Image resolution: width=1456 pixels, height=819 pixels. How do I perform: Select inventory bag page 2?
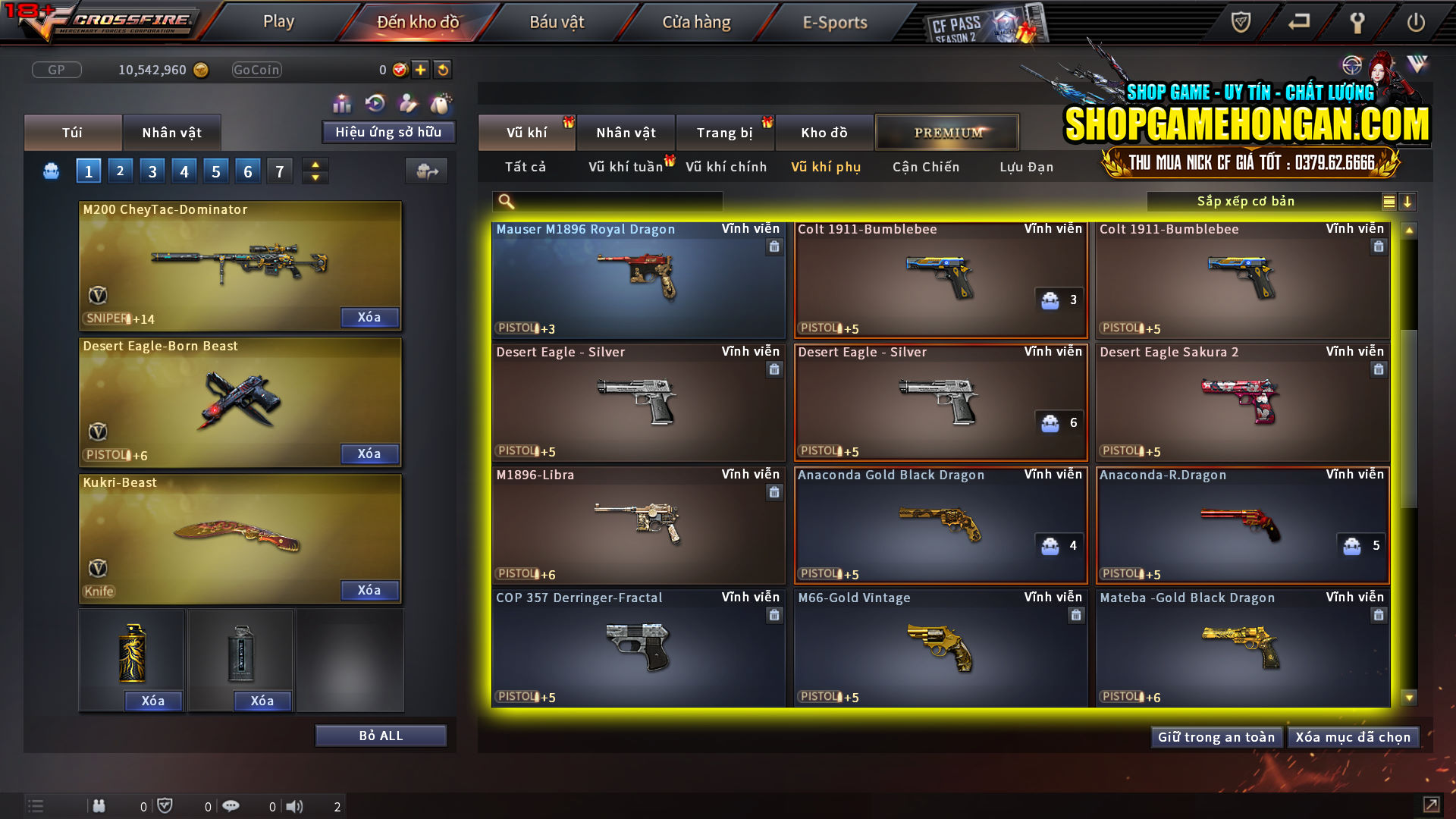coord(120,170)
